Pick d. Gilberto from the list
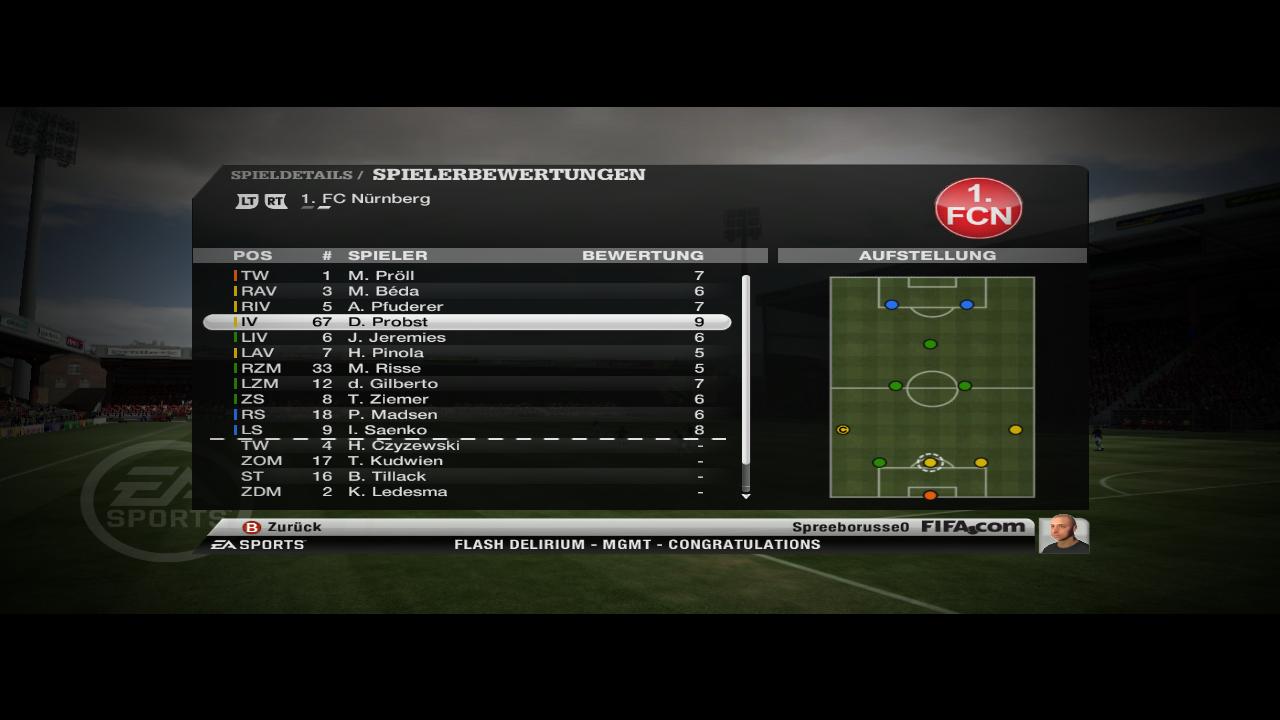The height and width of the screenshot is (720, 1280). 468,384
